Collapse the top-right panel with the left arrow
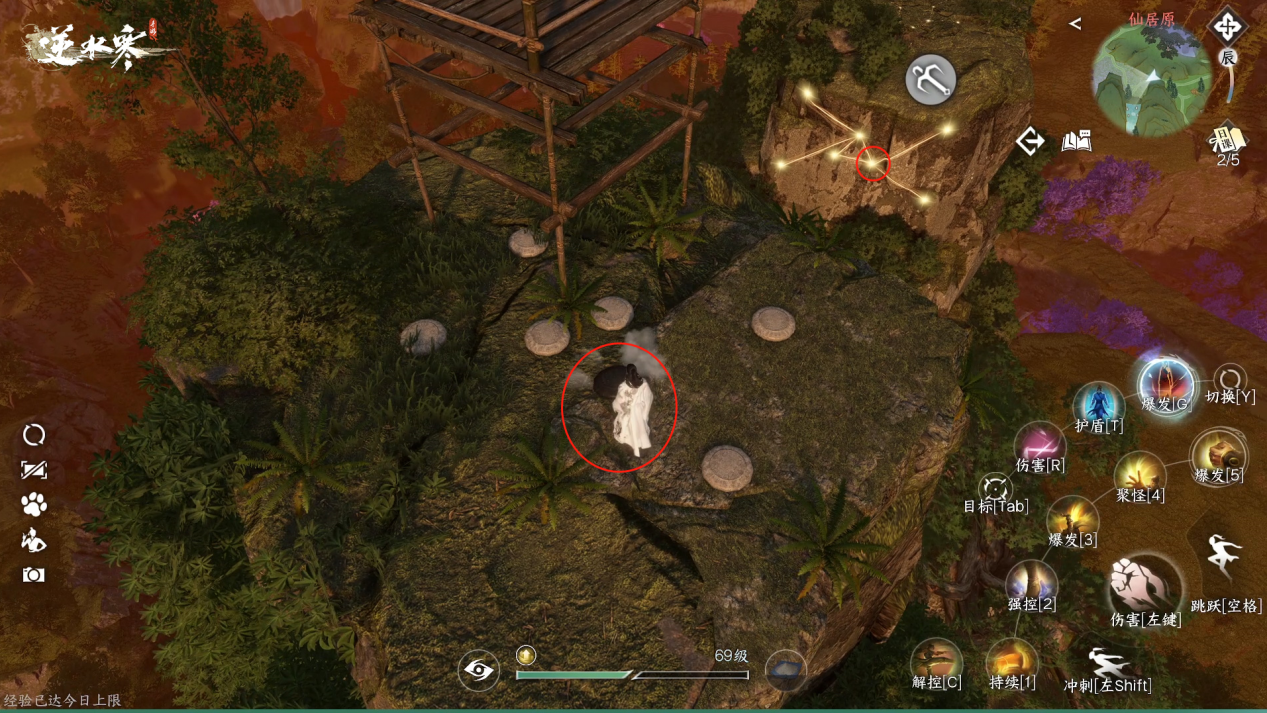Screen dimensions: 1267x713 click(1075, 23)
